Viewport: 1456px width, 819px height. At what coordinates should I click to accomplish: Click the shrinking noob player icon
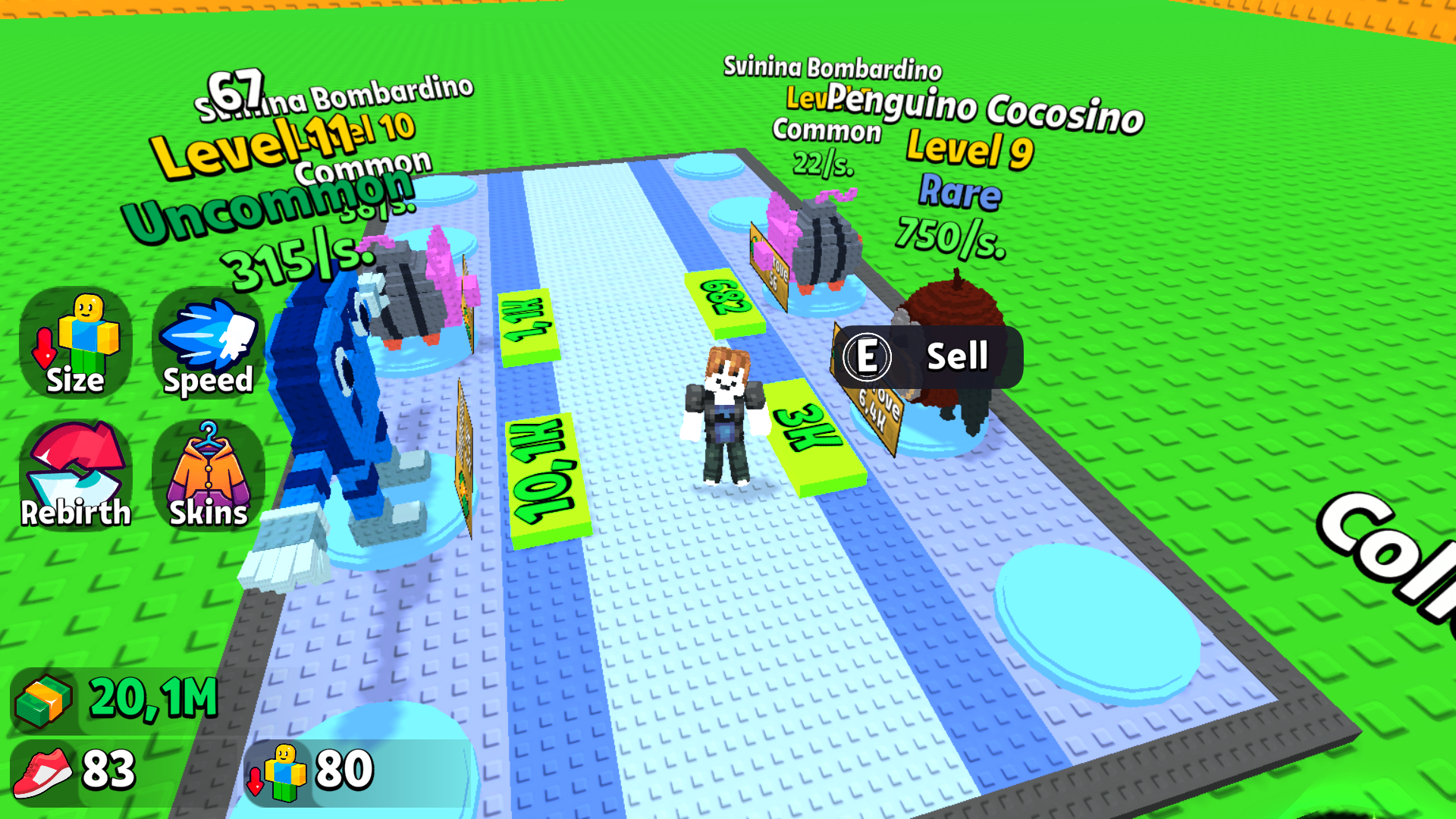click(x=281, y=770)
